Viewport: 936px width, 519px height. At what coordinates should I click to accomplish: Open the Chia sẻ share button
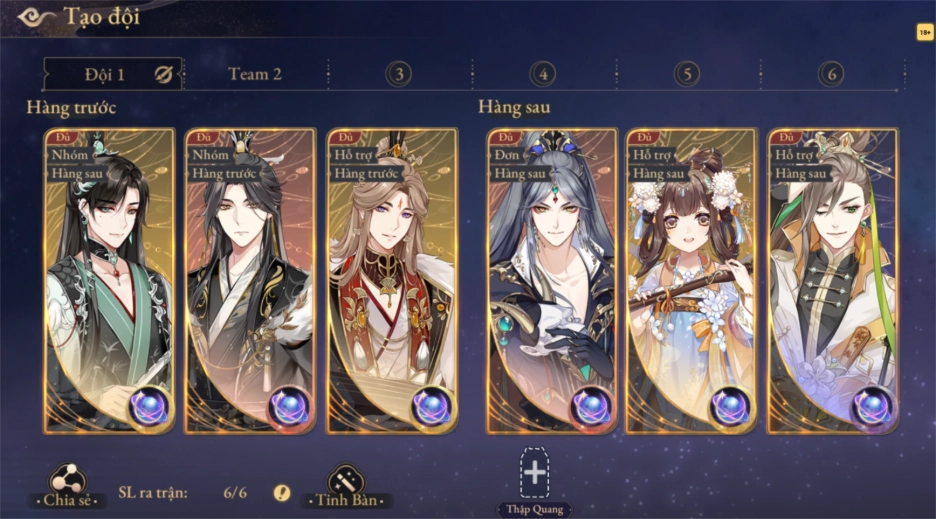67,484
